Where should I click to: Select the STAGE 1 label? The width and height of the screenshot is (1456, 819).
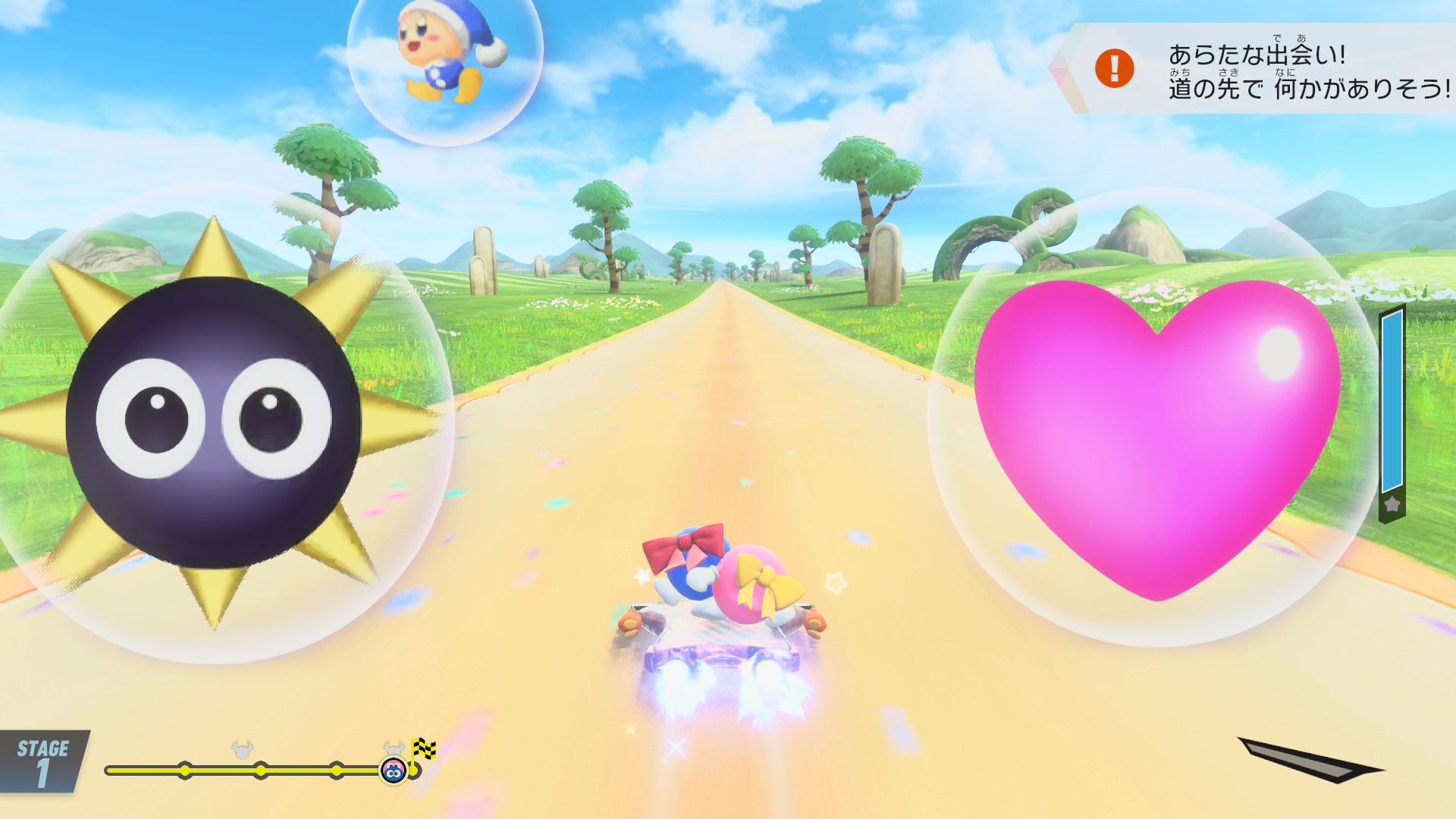pos(42,762)
